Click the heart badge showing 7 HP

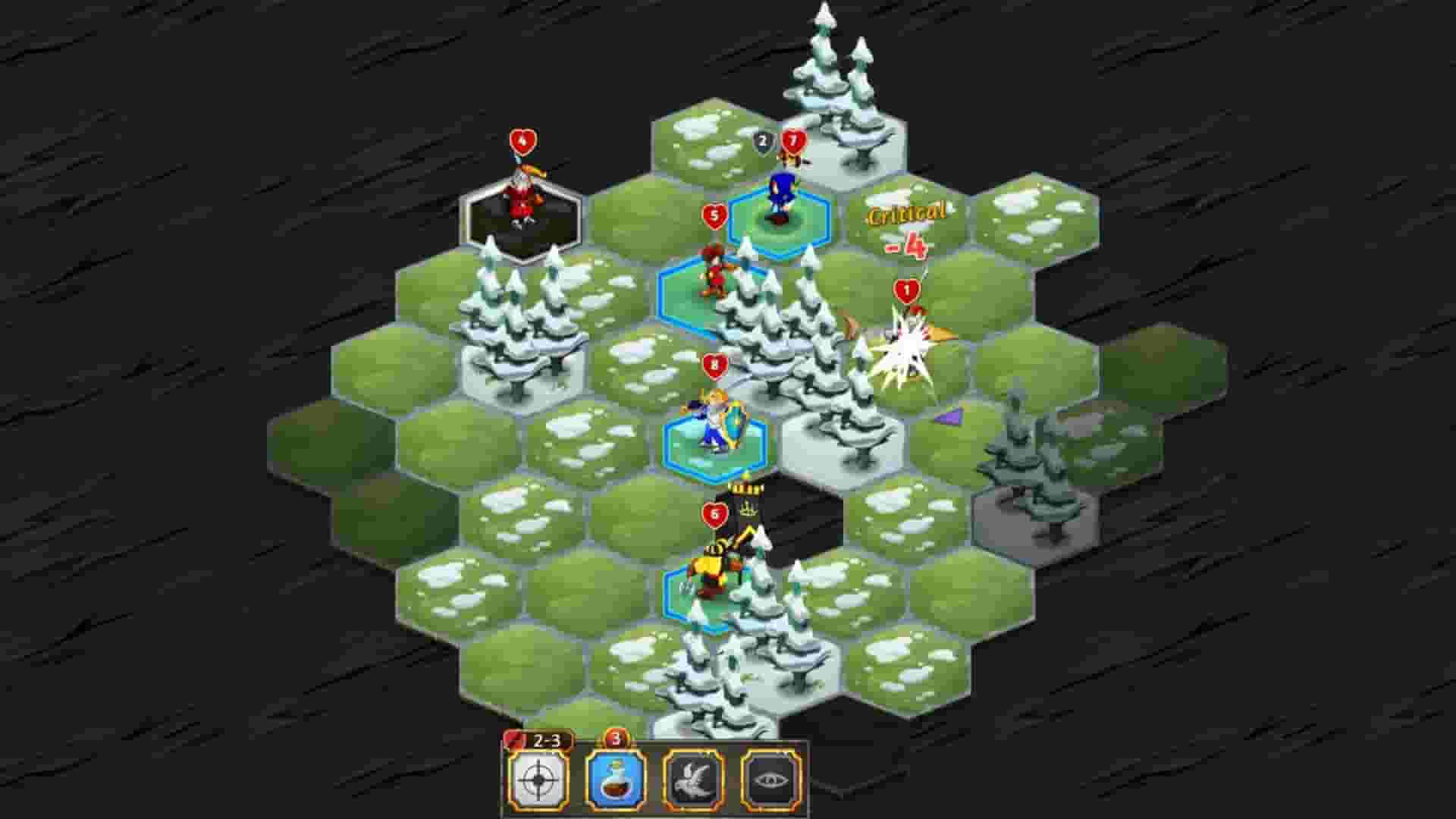pyautogui.click(x=793, y=141)
